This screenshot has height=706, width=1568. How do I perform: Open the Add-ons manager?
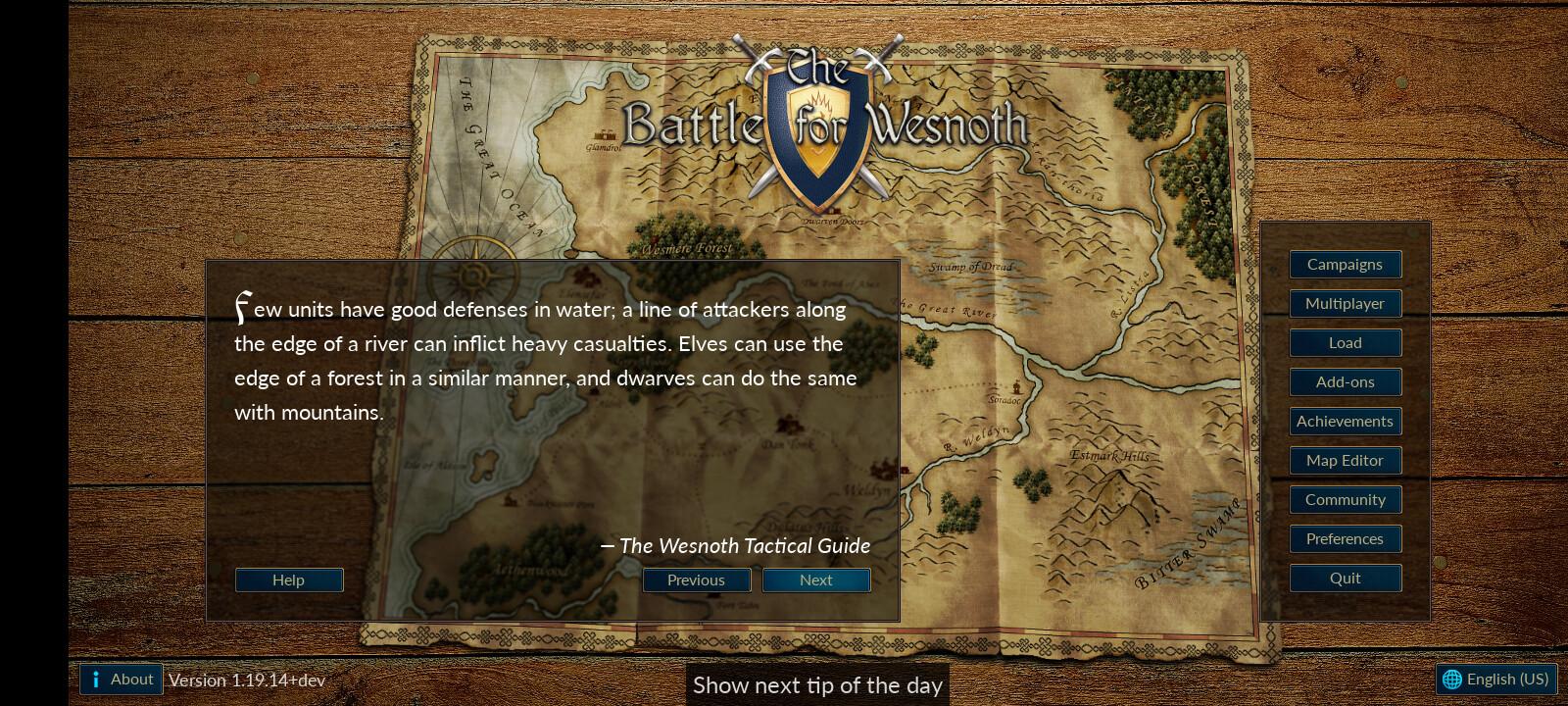1345,382
